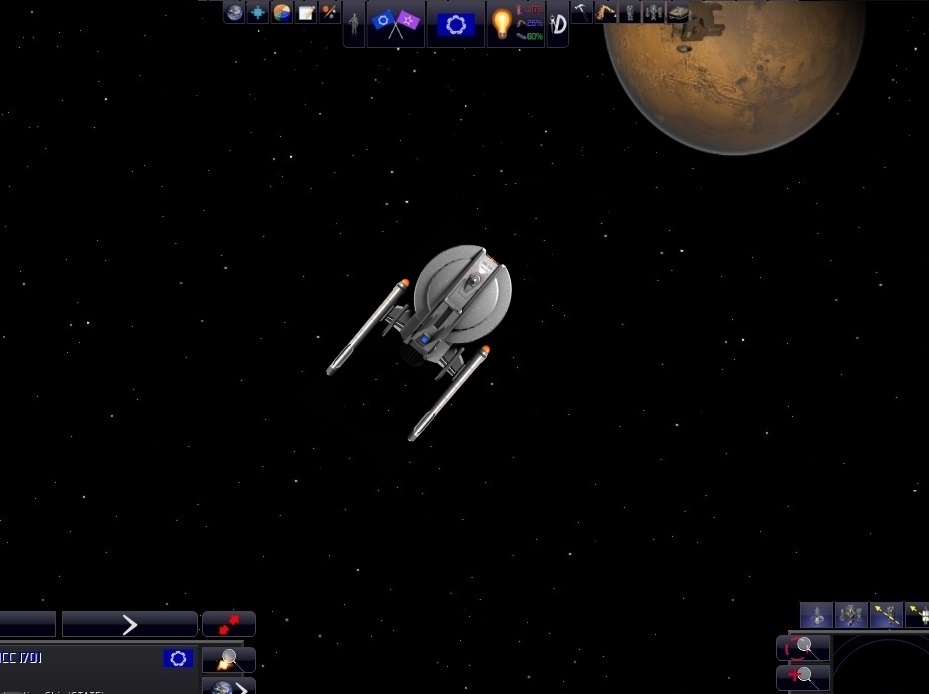Image resolution: width=929 pixels, height=694 pixels.
Task: Click the right-arrow button in bottom-left panel
Action: pyautogui.click(x=129, y=625)
